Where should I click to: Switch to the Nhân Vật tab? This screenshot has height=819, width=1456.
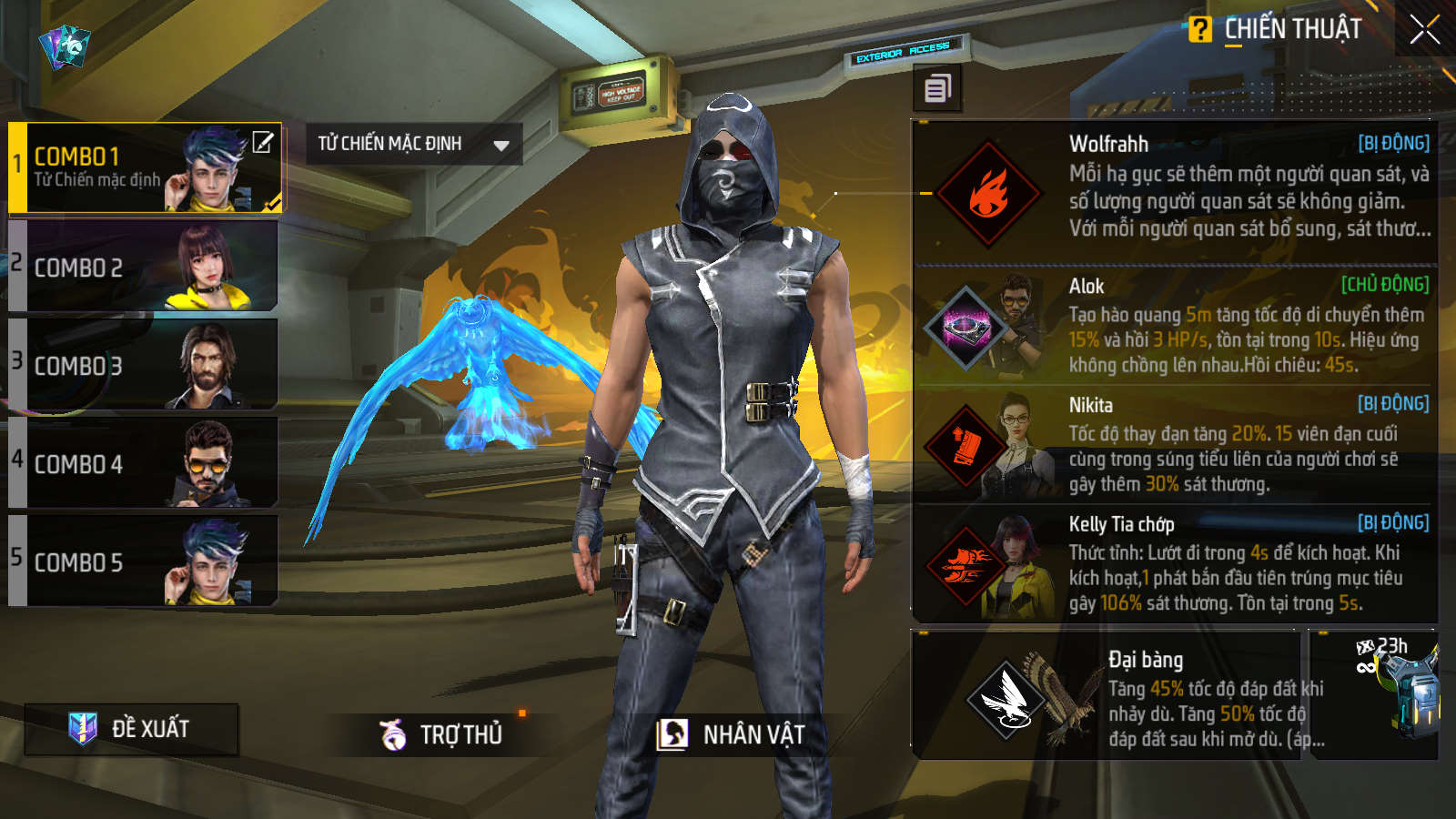pyautogui.click(x=732, y=734)
